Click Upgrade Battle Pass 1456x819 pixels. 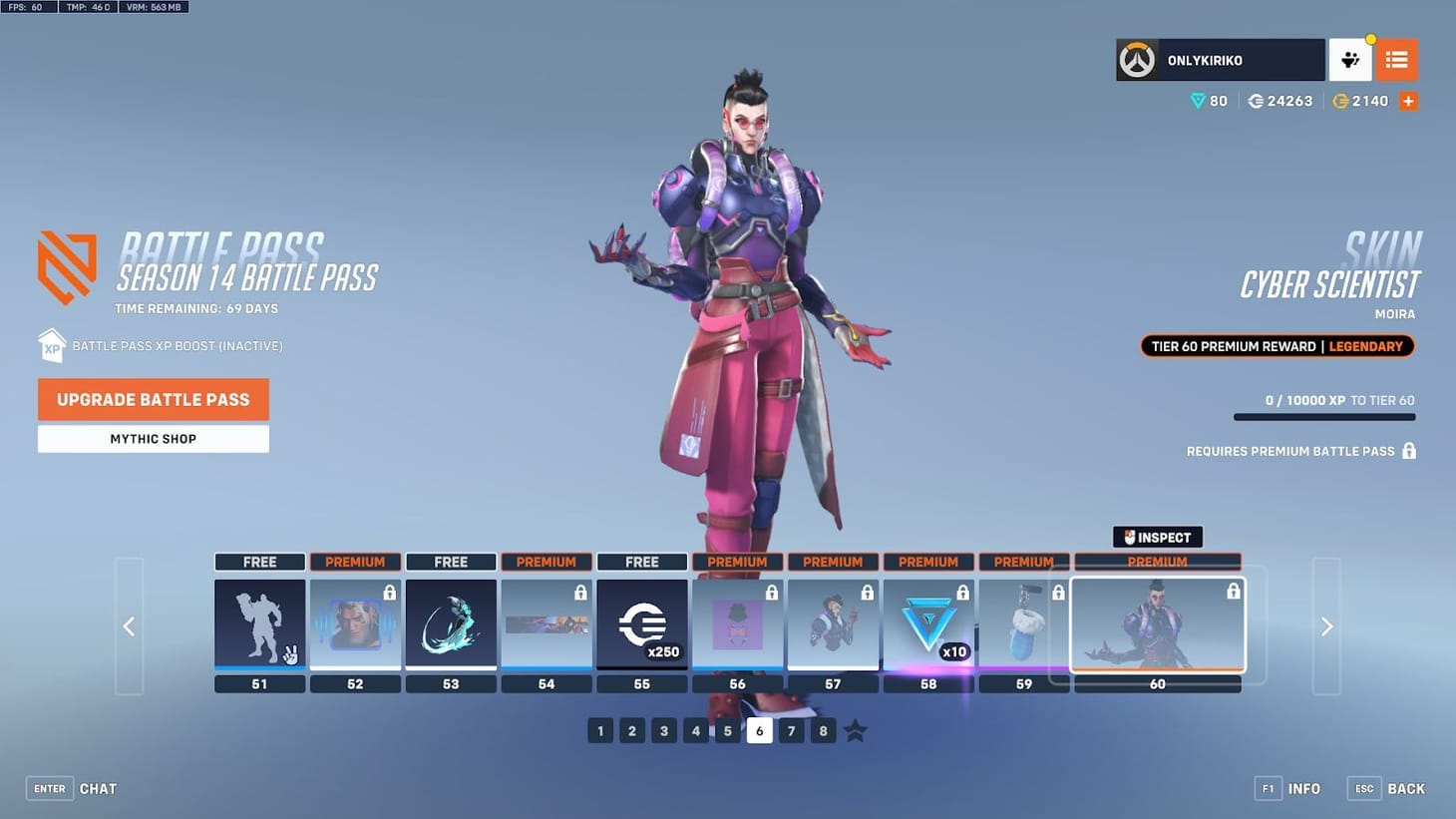click(x=153, y=399)
